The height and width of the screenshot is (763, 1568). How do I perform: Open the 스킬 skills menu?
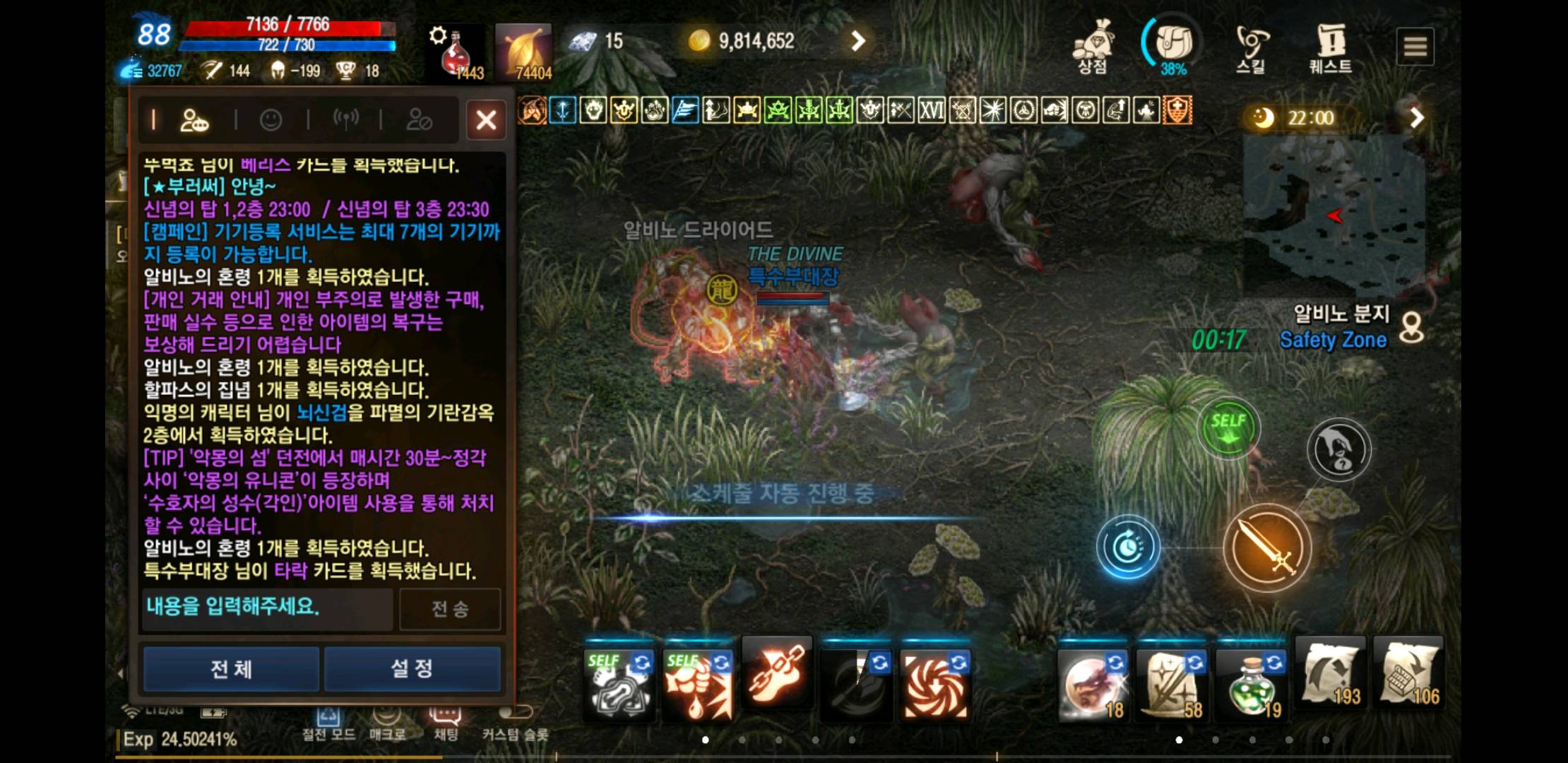pos(1251,48)
